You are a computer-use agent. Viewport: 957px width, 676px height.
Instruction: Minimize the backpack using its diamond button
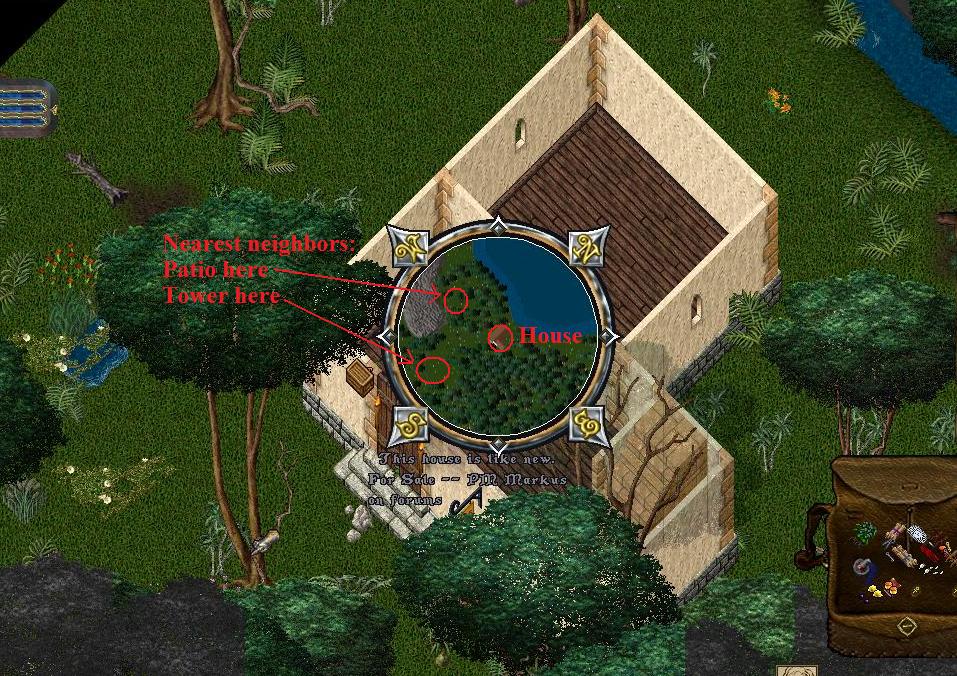point(906,626)
